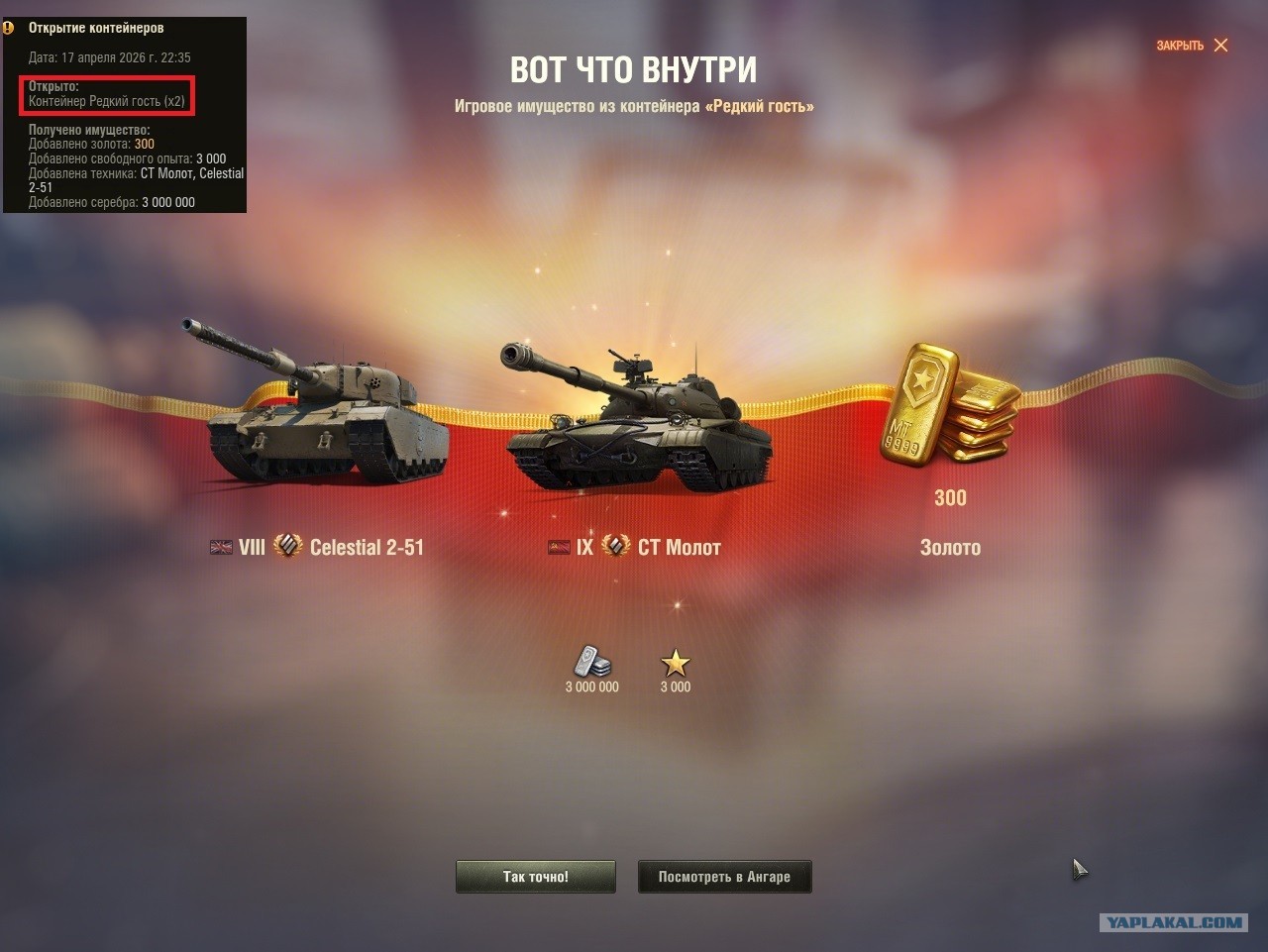
Task: Open the container opening notification panel
Action: pos(125,115)
